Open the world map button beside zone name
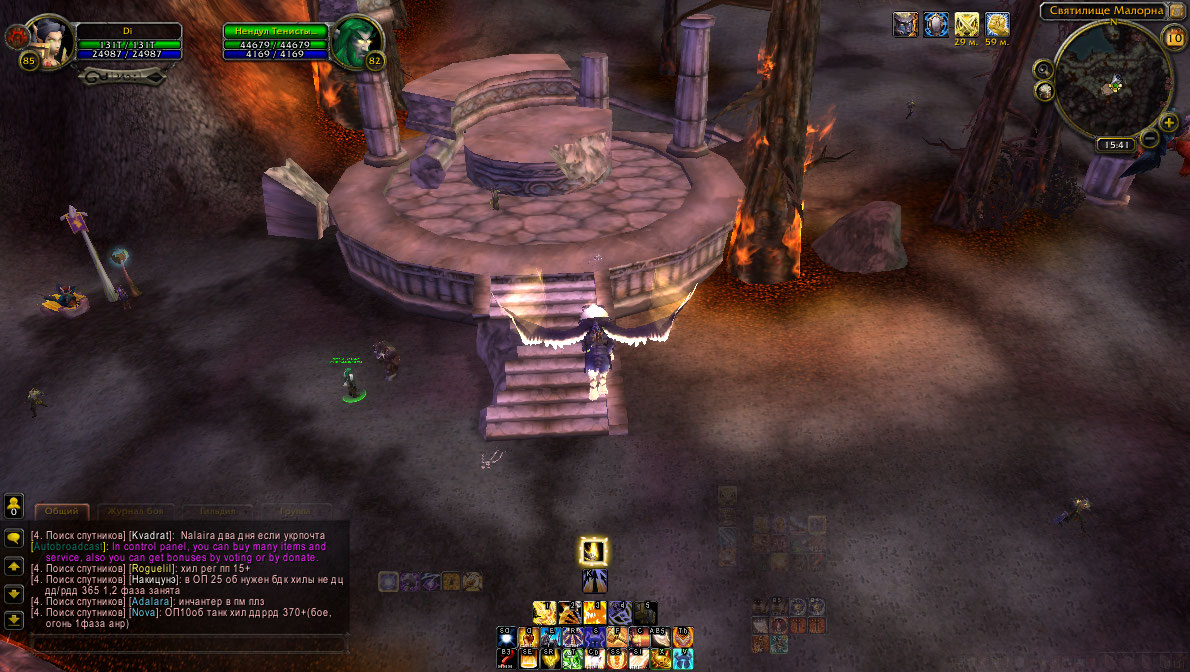Image resolution: width=1190 pixels, height=672 pixels. (1176, 11)
